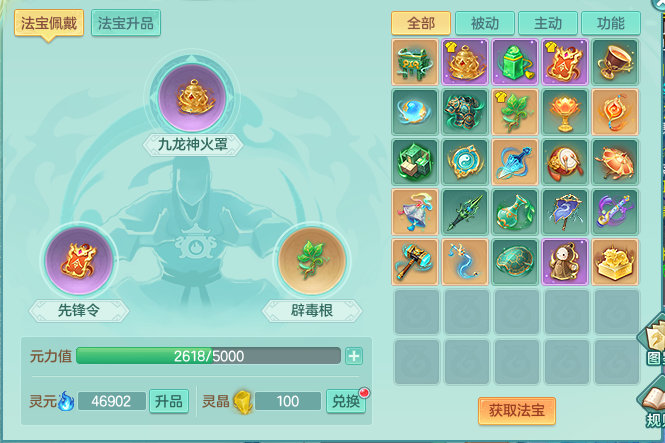Show 全部 treasures filter
The width and height of the screenshot is (665, 443).
[421, 23]
